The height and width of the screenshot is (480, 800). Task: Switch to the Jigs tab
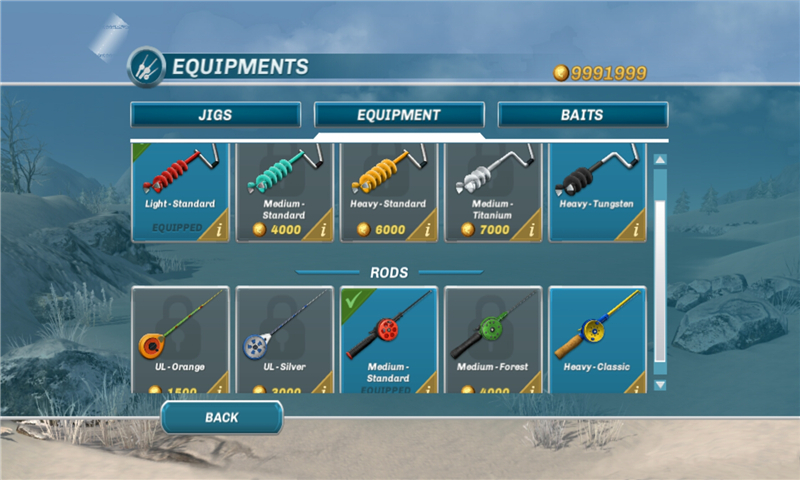tap(215, 115)
